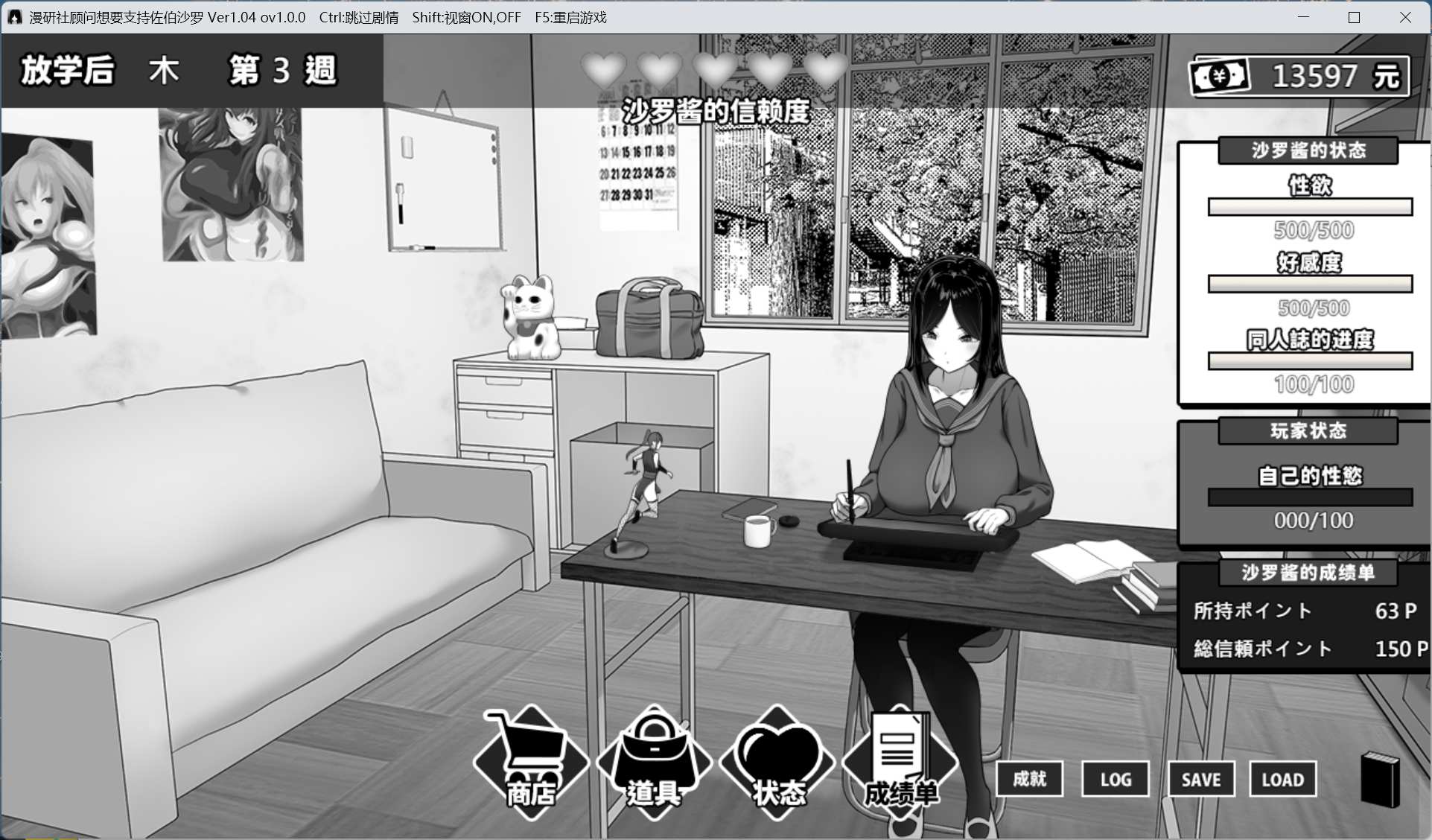Open the 成绩单 report card

(x=900, y=762)
